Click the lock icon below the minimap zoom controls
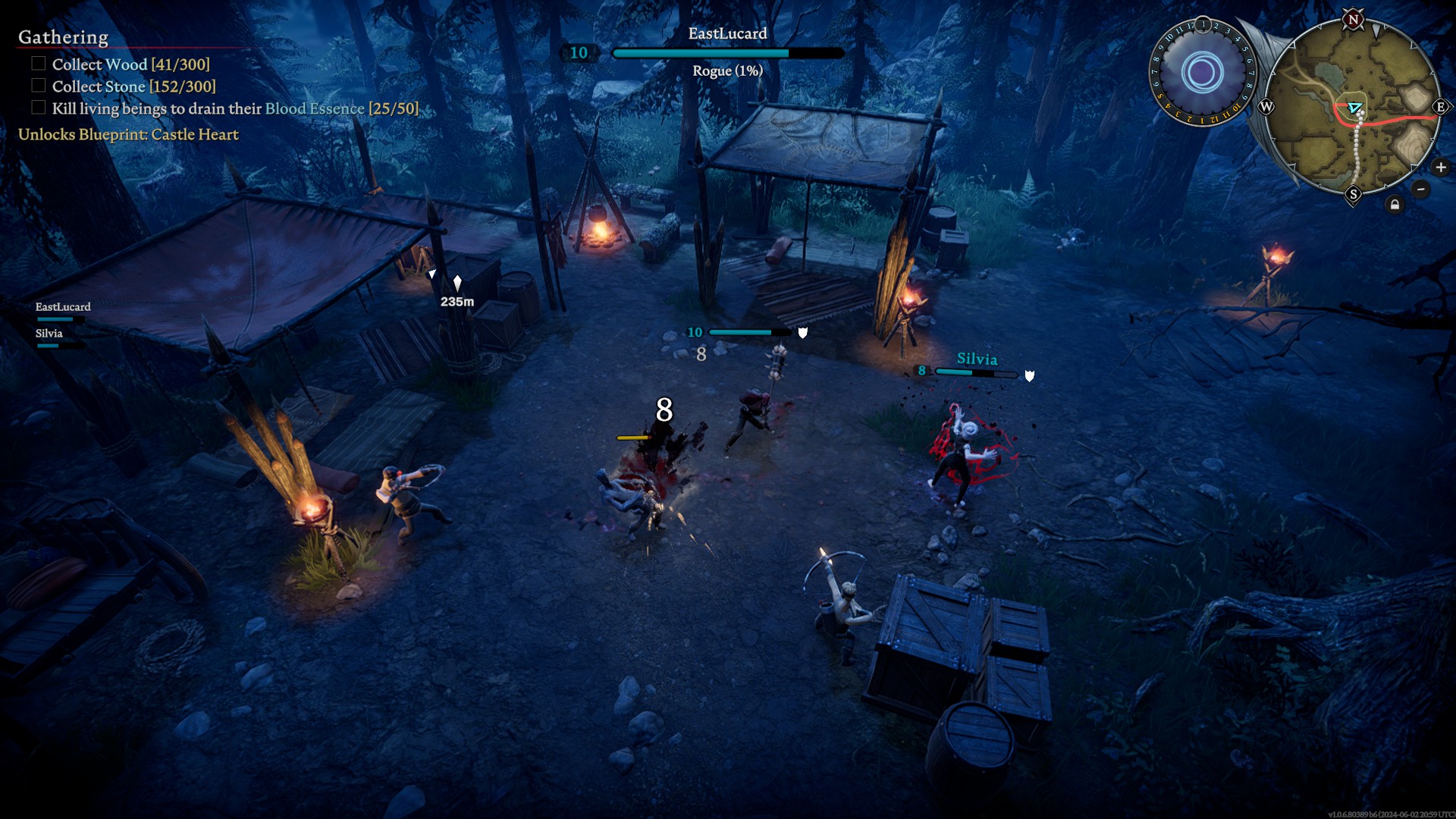Image resolution: width=1456 pixels, height=819 pixels. 1395,203
